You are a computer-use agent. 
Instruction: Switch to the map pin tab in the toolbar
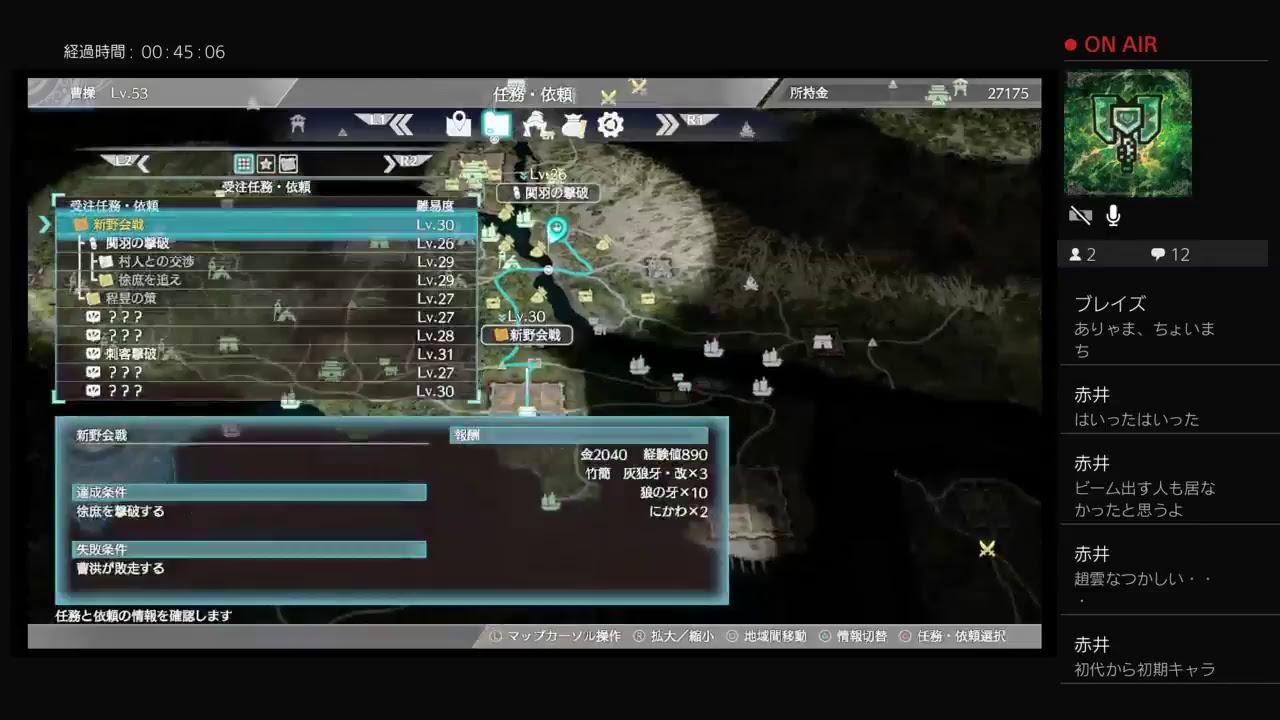[460, 124]
